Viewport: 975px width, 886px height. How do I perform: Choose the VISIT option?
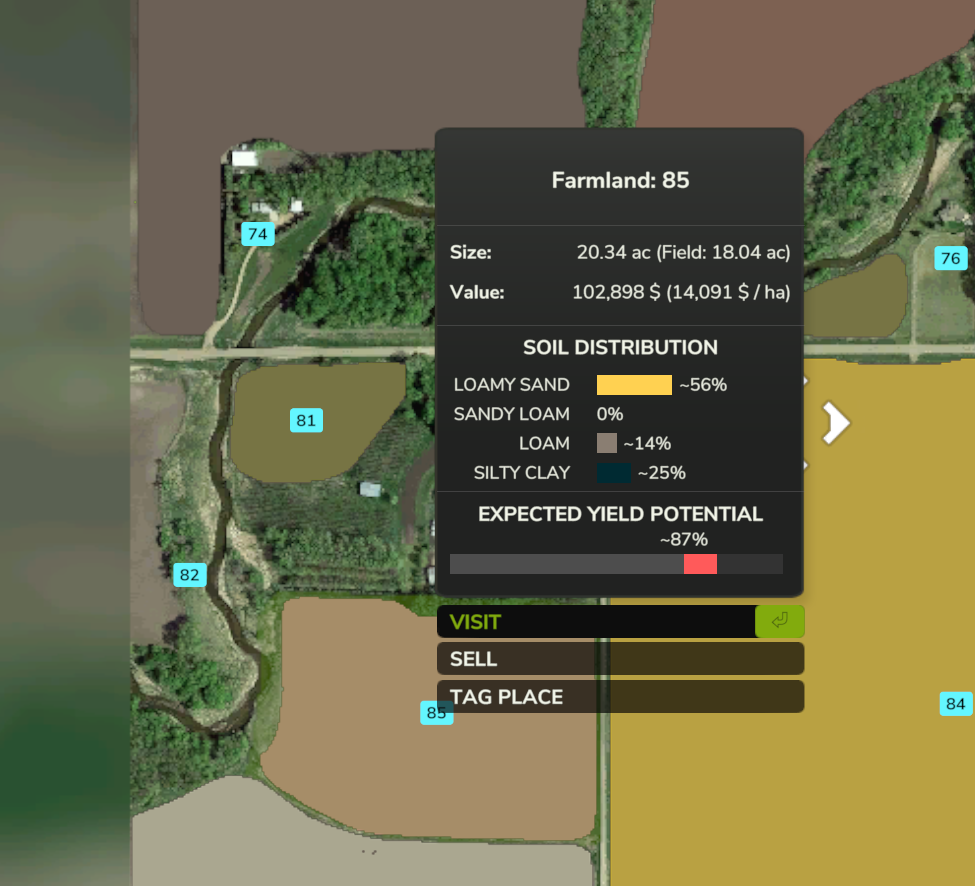tap(620, 622)
